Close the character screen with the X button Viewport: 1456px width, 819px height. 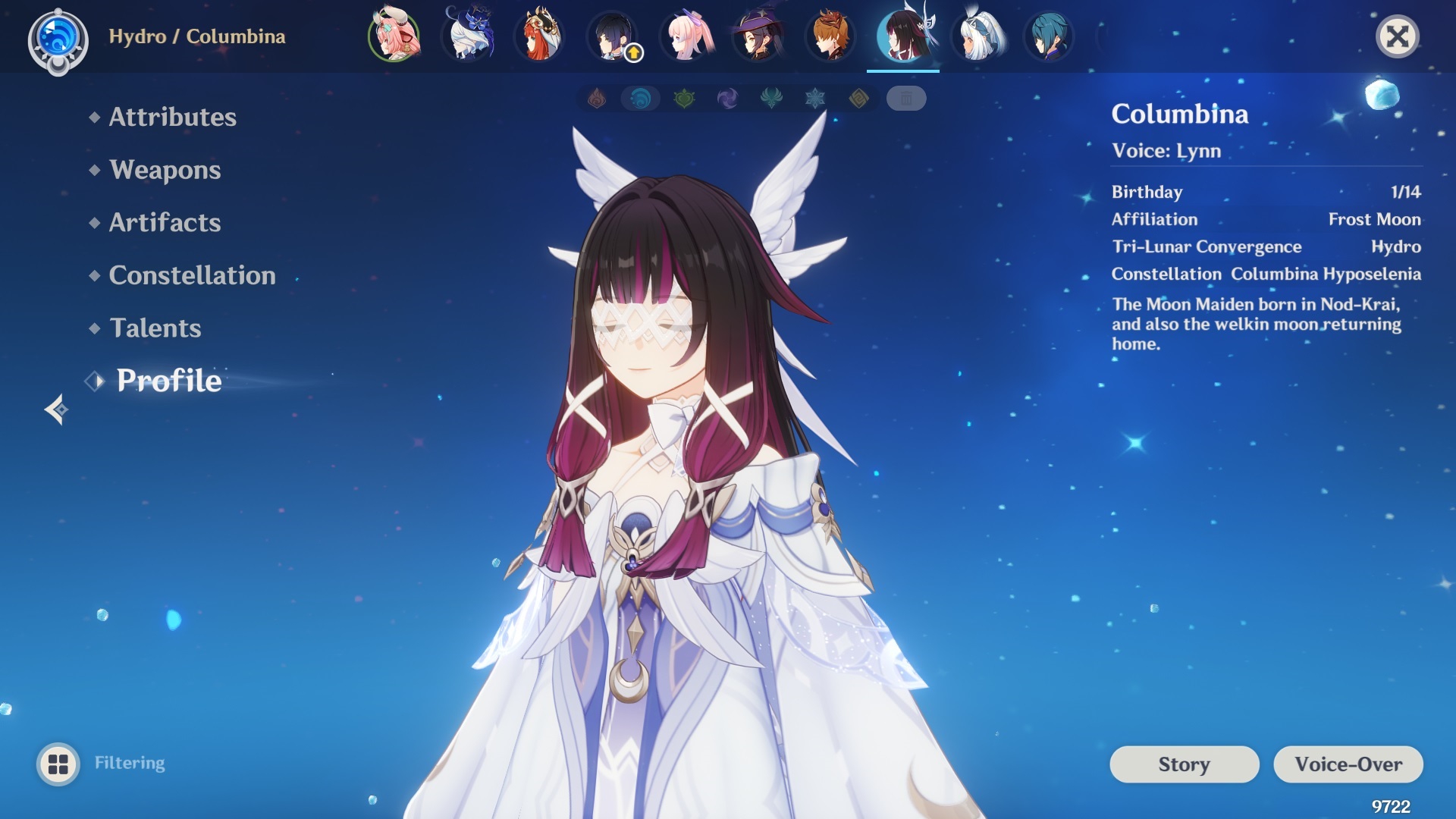1397,36
